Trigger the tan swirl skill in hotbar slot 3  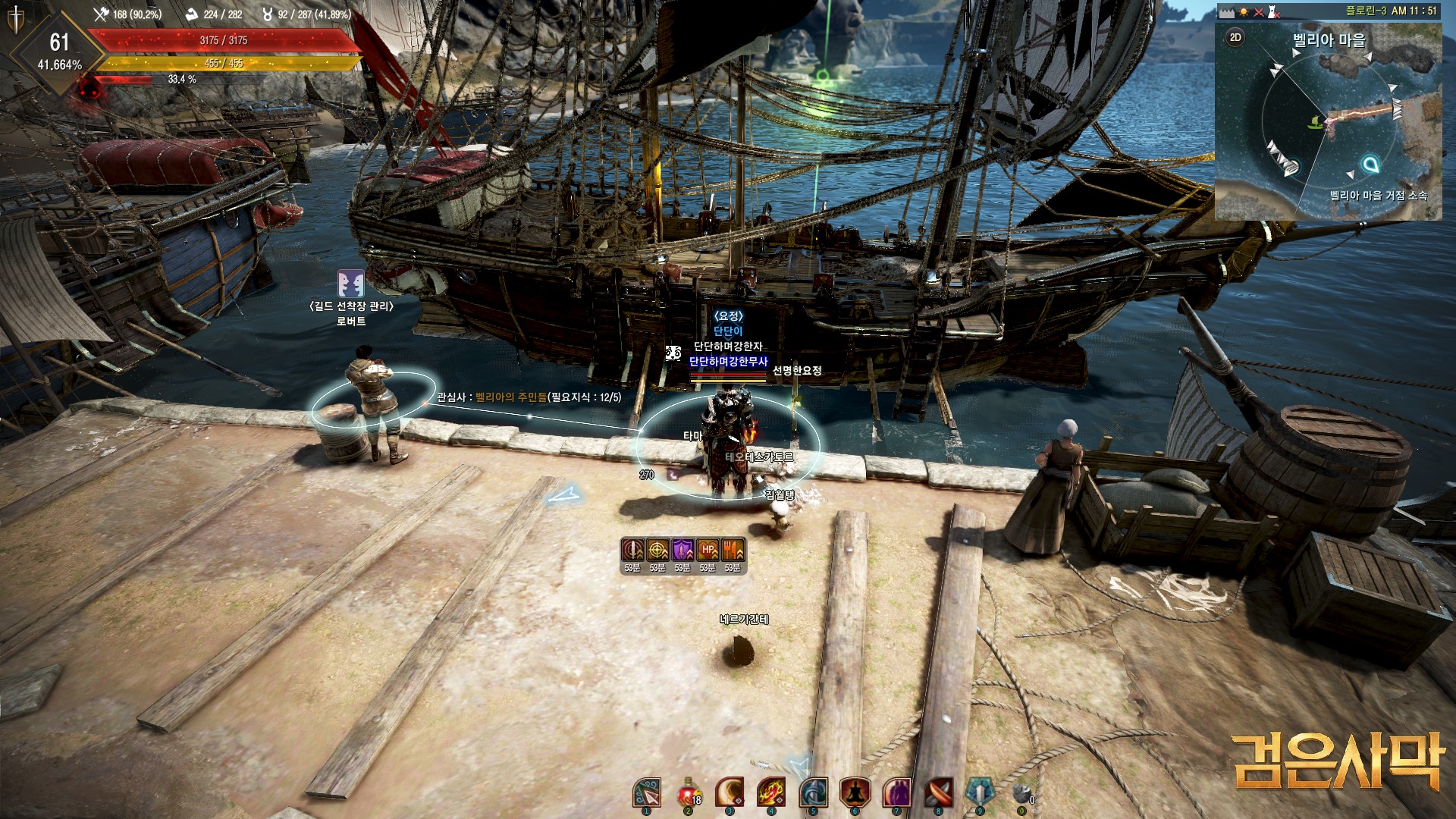pyautogui.click(x=730, y=792)
